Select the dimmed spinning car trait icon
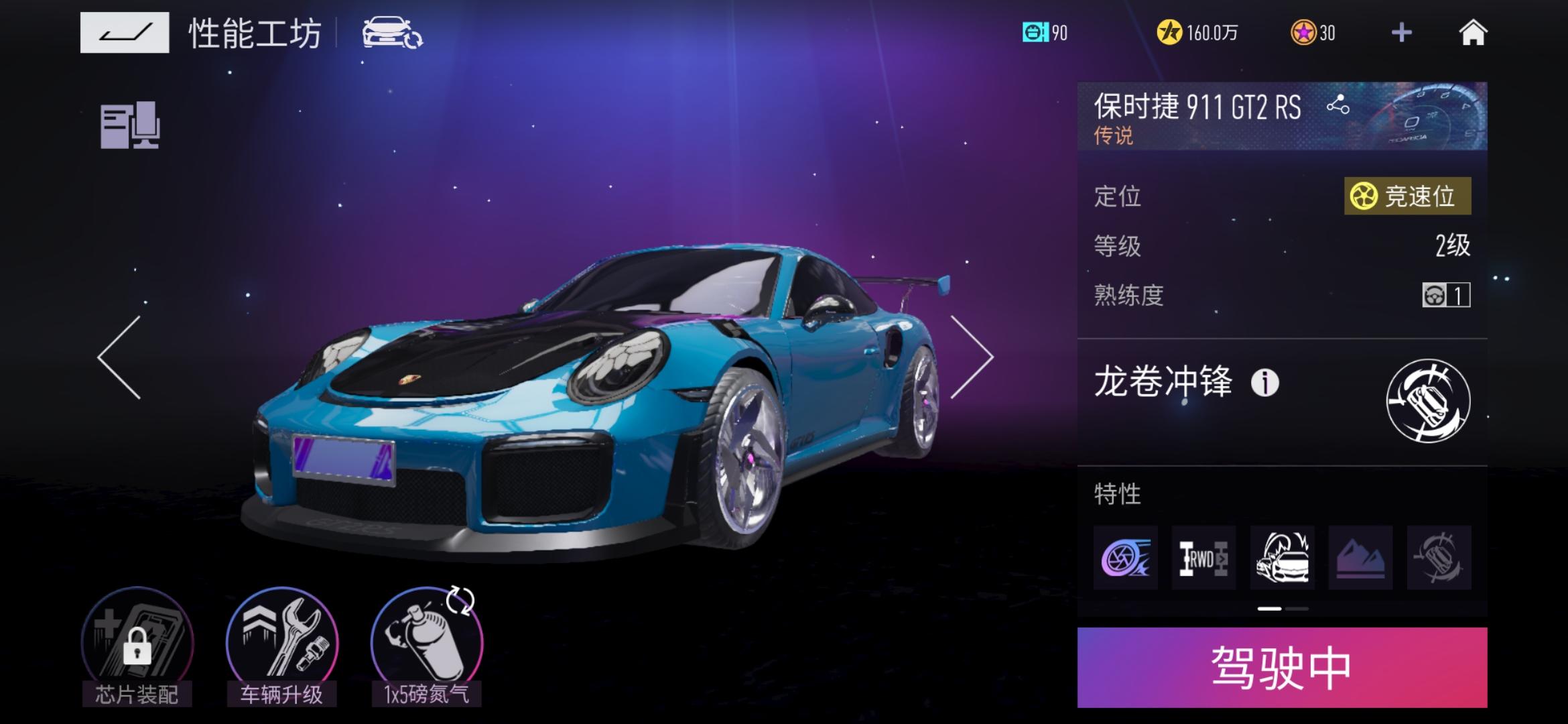This screenshot has height=724, width=1568. 1439,558
